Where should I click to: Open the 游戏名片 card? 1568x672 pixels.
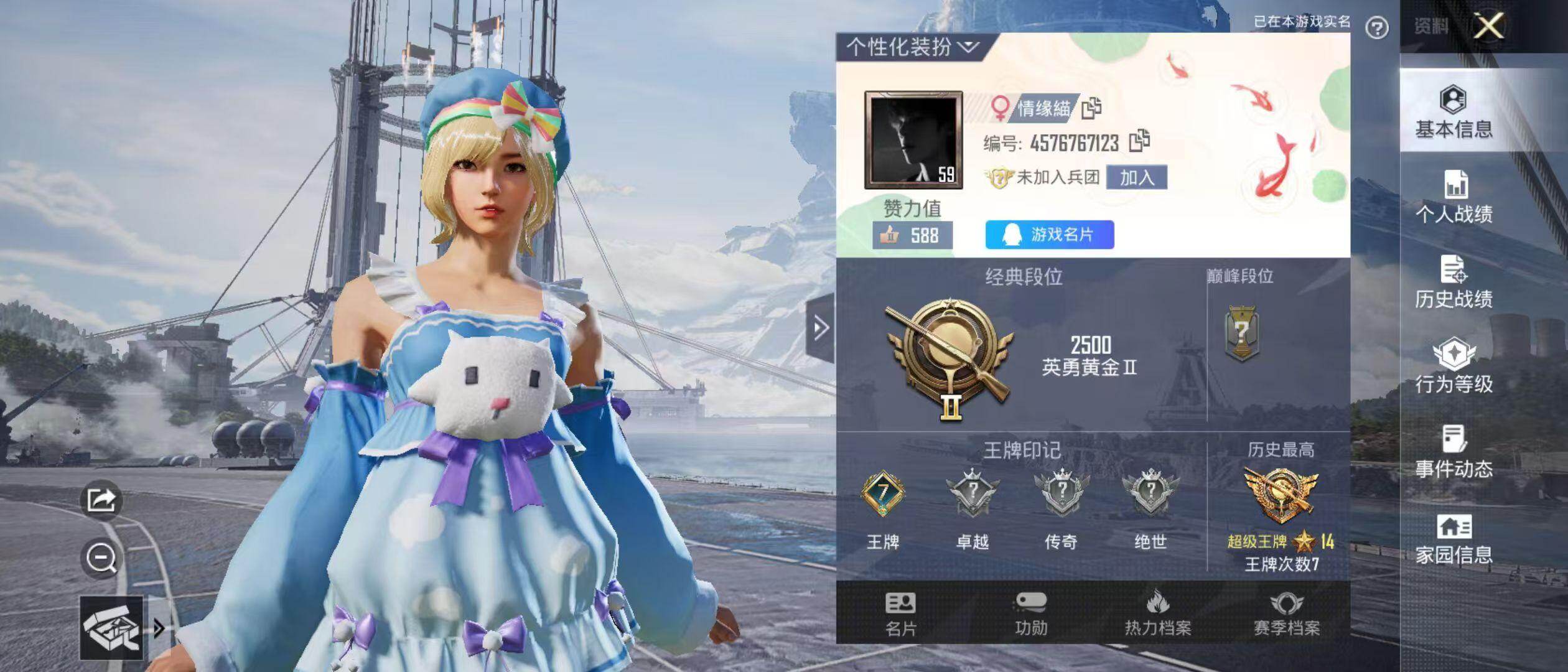point(1050,235)
